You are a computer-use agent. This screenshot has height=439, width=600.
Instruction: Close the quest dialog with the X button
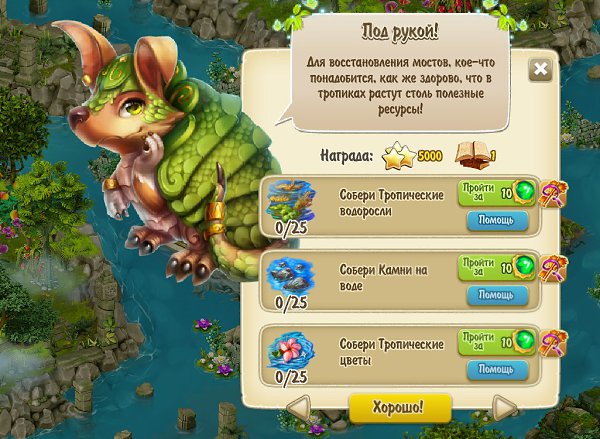click(x=540, y=69)
